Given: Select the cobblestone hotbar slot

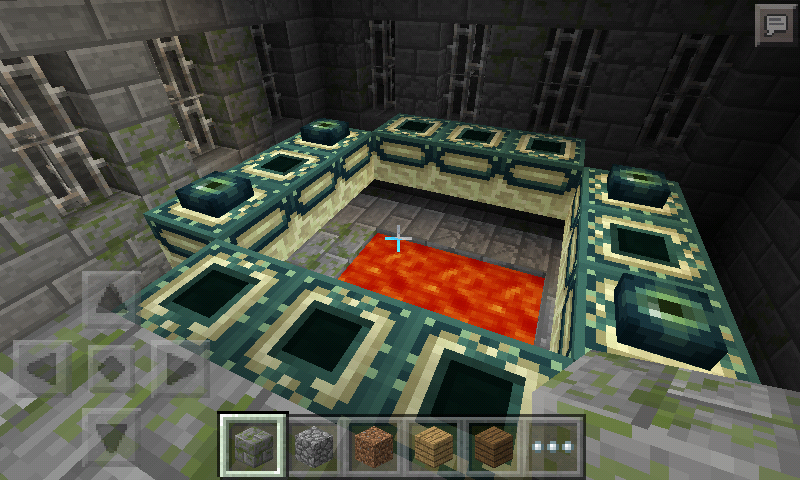Looking at the screenshot, I should pos(313,445).
